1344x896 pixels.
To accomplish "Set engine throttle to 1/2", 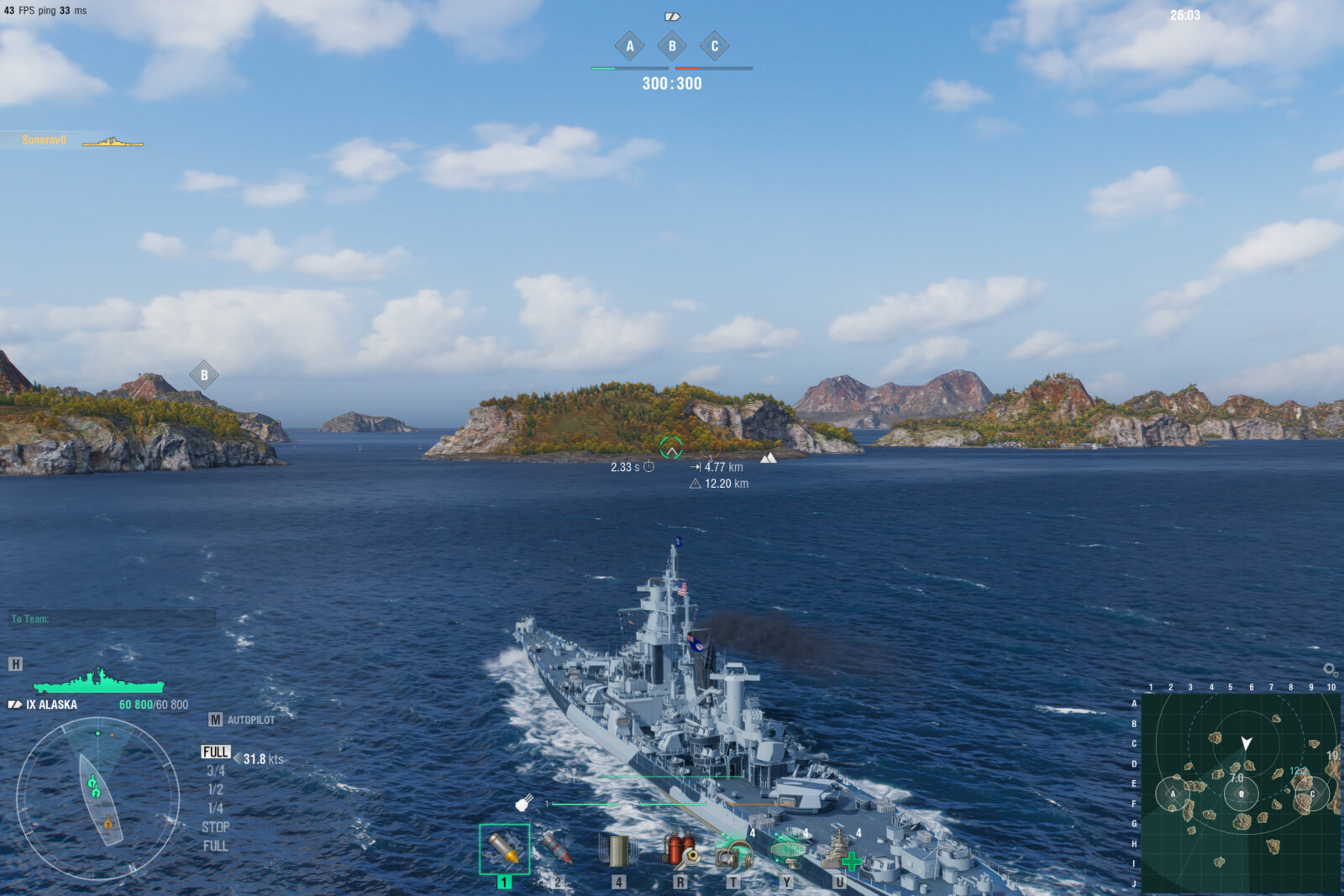I will click(216, 789).
